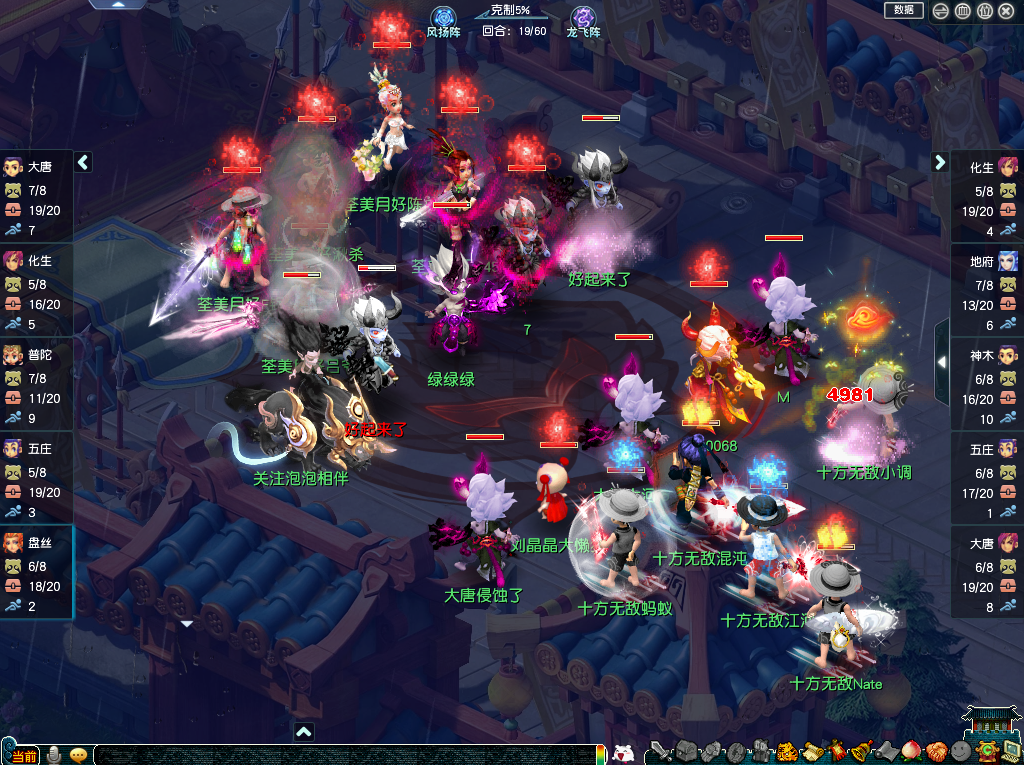Viewport: 1024px width, 765px height.
Task: Activate the microphone voice input
Action: [x=55, y=754]
